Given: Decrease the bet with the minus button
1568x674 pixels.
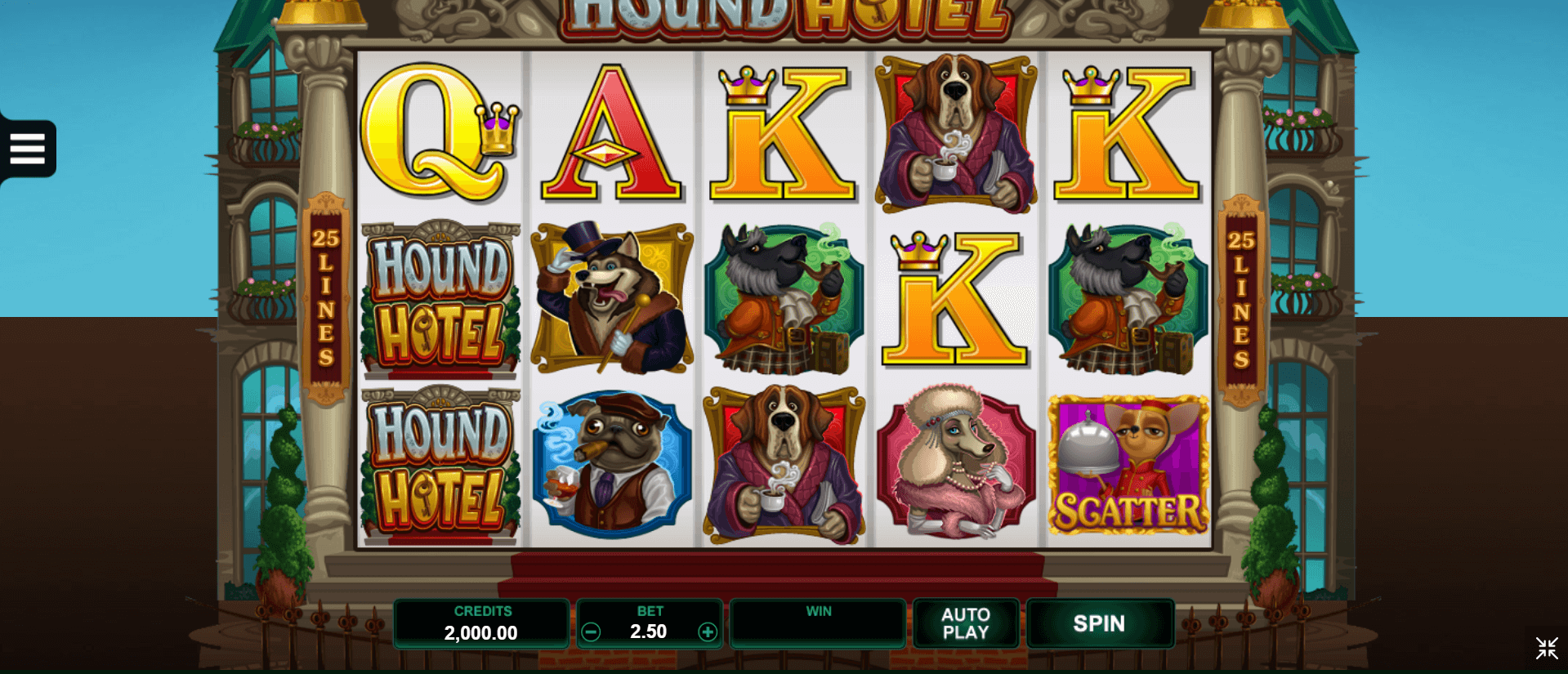Looking at the screenshot, I should (591, 632).
